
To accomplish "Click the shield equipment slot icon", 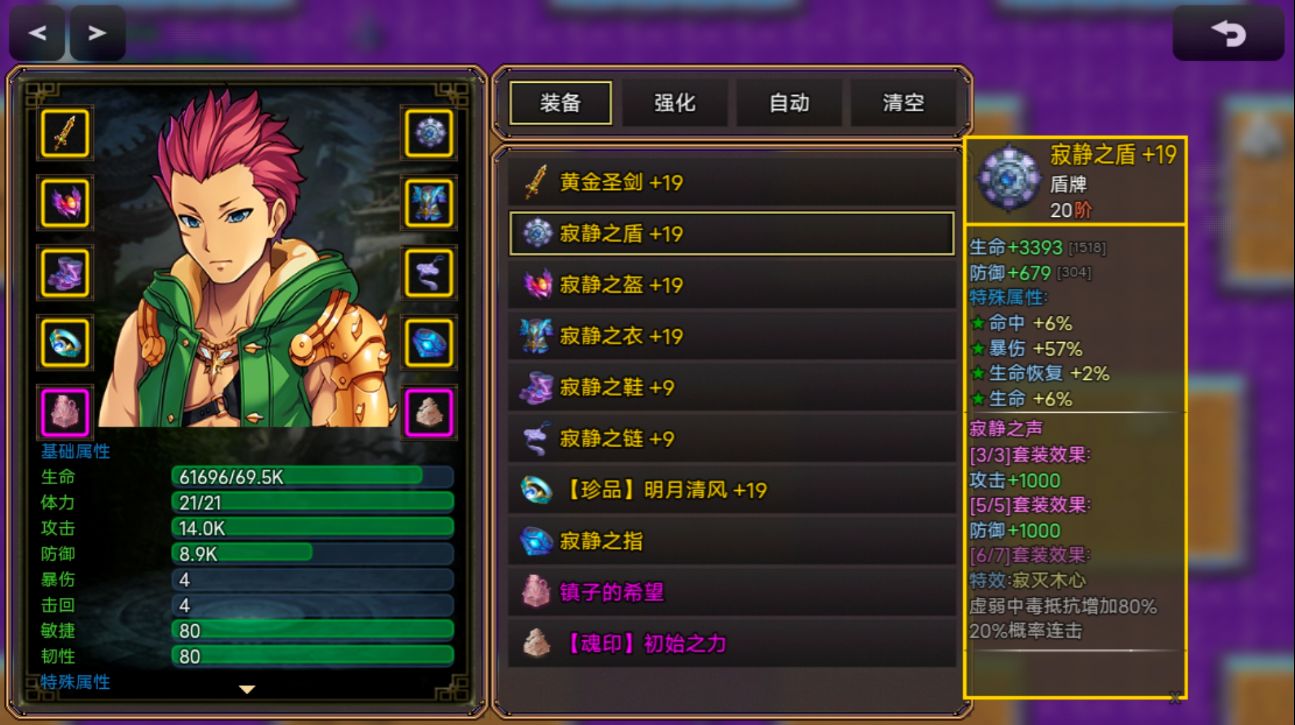I will [428, 133].
